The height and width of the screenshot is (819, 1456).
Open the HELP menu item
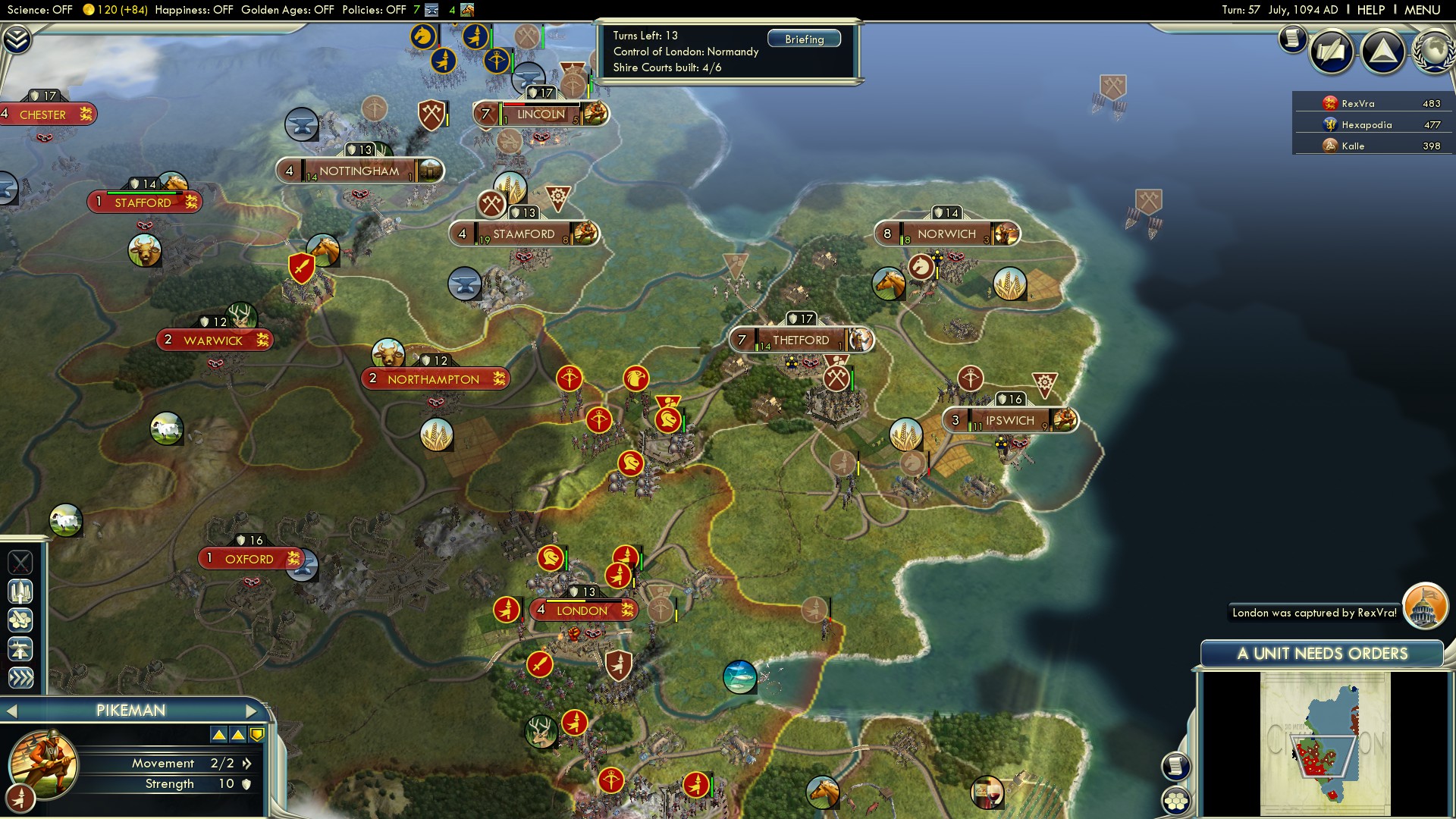(1373, 11)
